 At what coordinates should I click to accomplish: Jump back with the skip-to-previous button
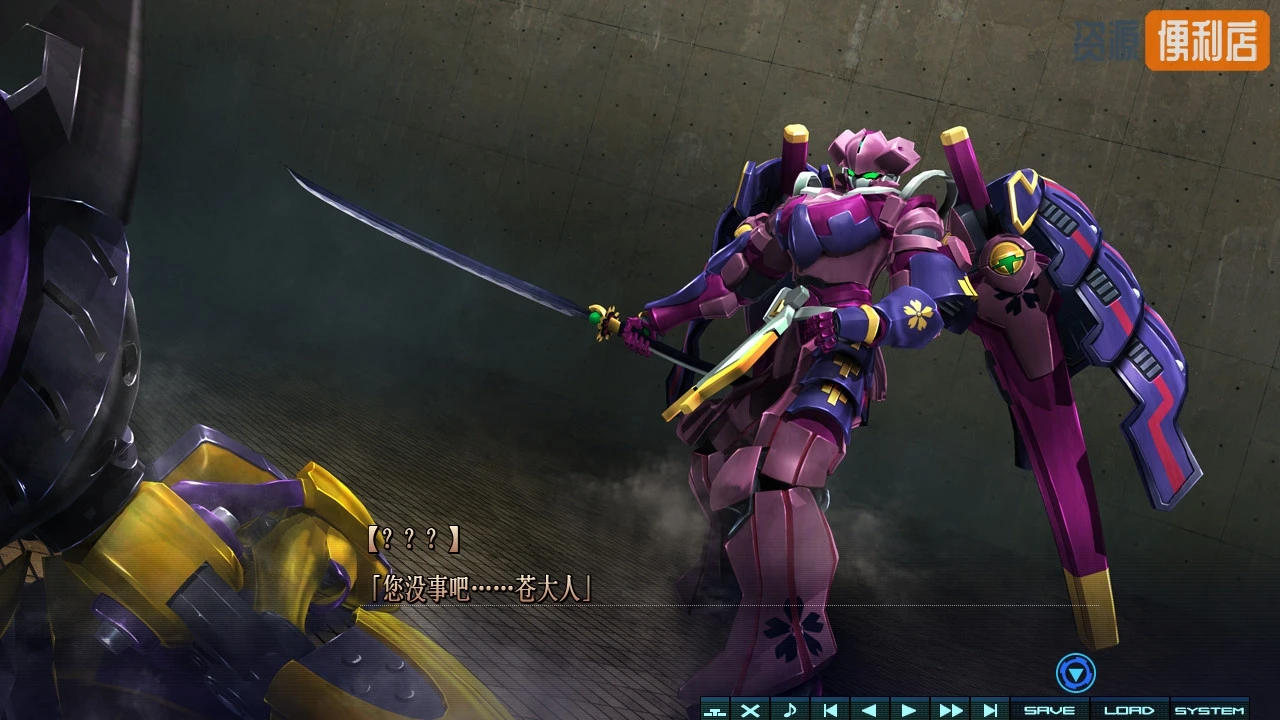pyautogui.click(x=830, y=710)
